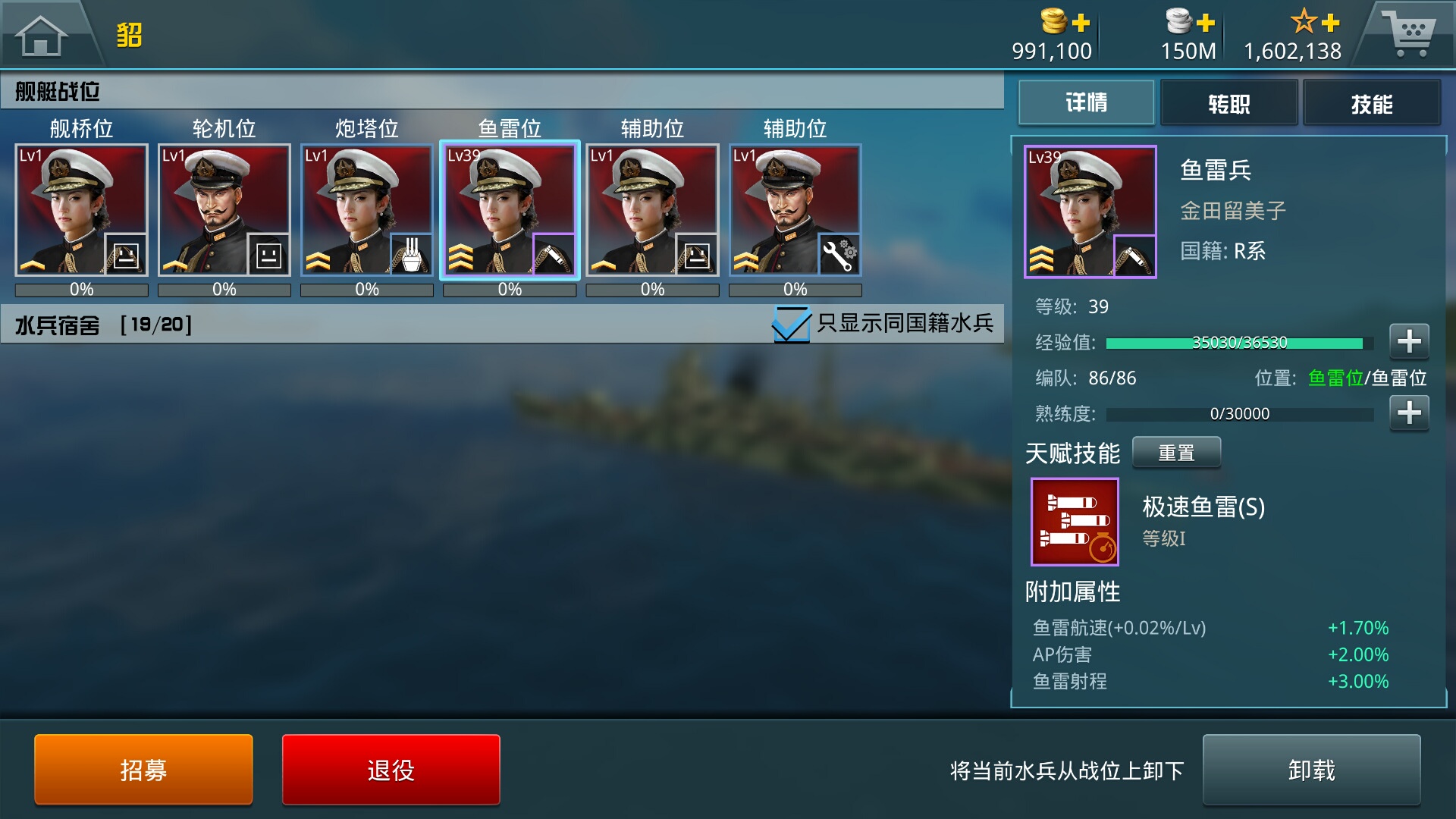Return to home via house icon
Image resolution: width=1456 pixels, height=819 pixels.
tap(42, 35)
